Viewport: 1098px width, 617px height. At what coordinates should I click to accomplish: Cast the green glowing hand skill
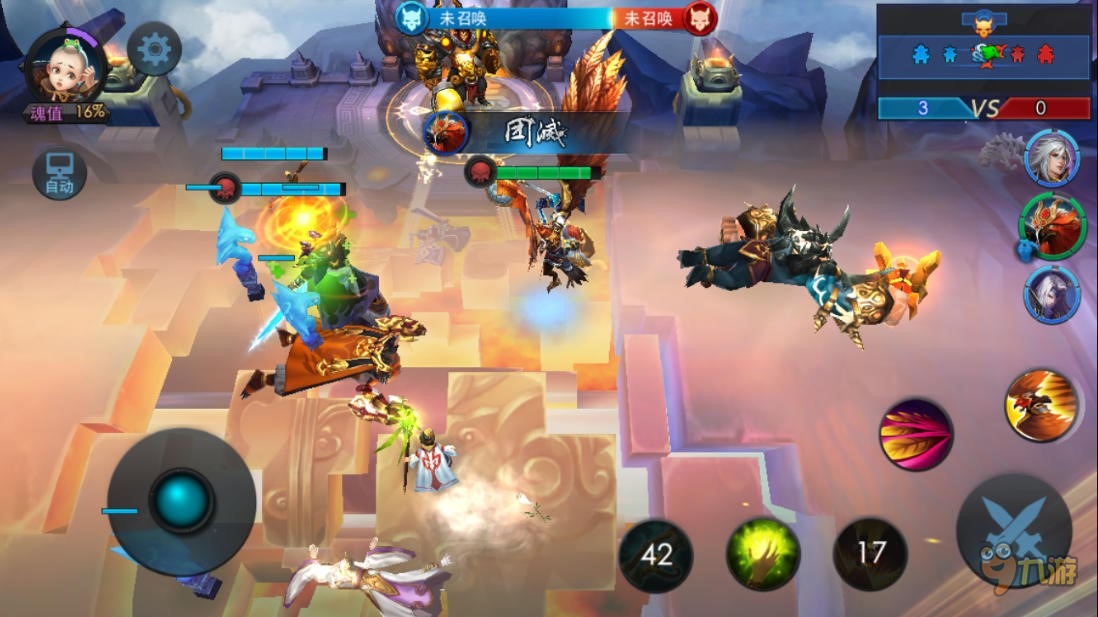(763, 554)
